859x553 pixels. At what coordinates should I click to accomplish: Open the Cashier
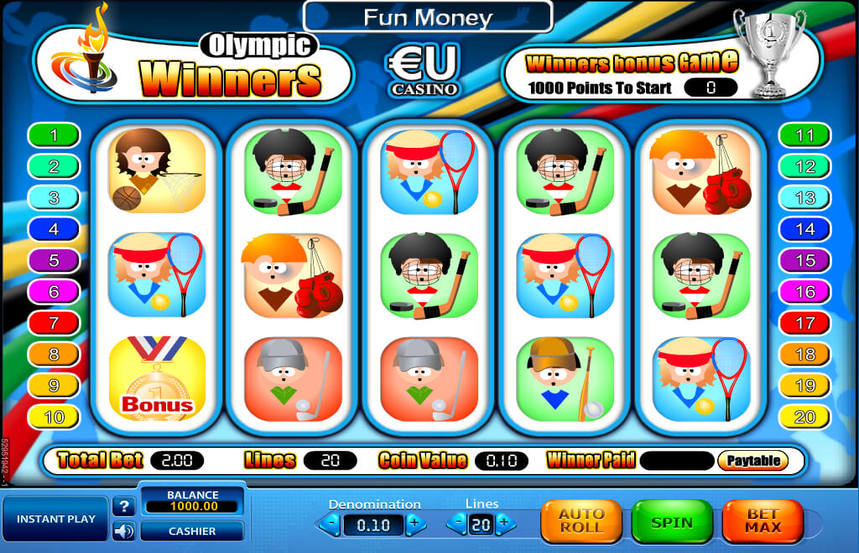pyautogui.click(x=192, y=531)
